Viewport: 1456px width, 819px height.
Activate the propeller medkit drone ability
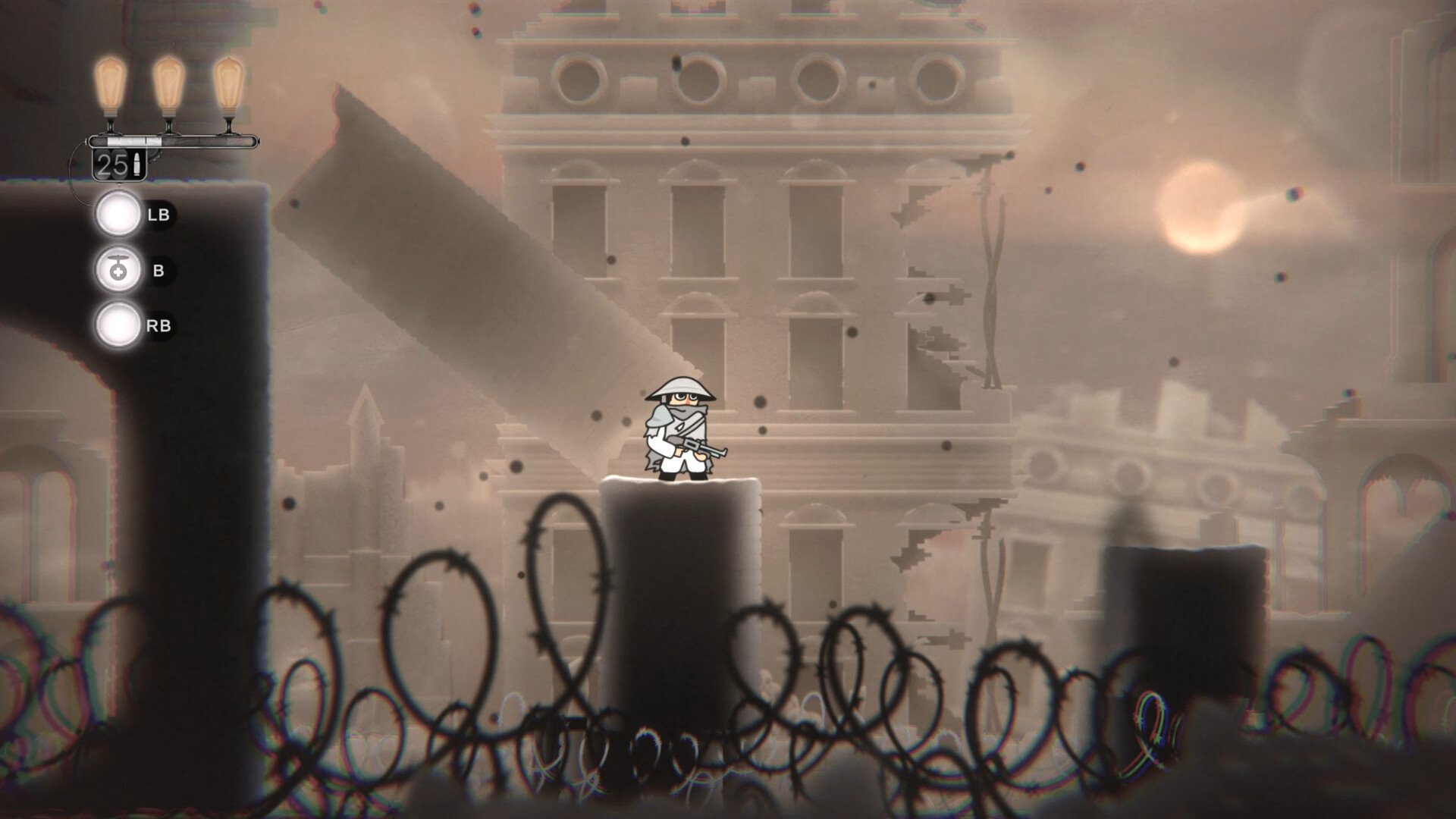pyautogui.click(x=118, y=270)
